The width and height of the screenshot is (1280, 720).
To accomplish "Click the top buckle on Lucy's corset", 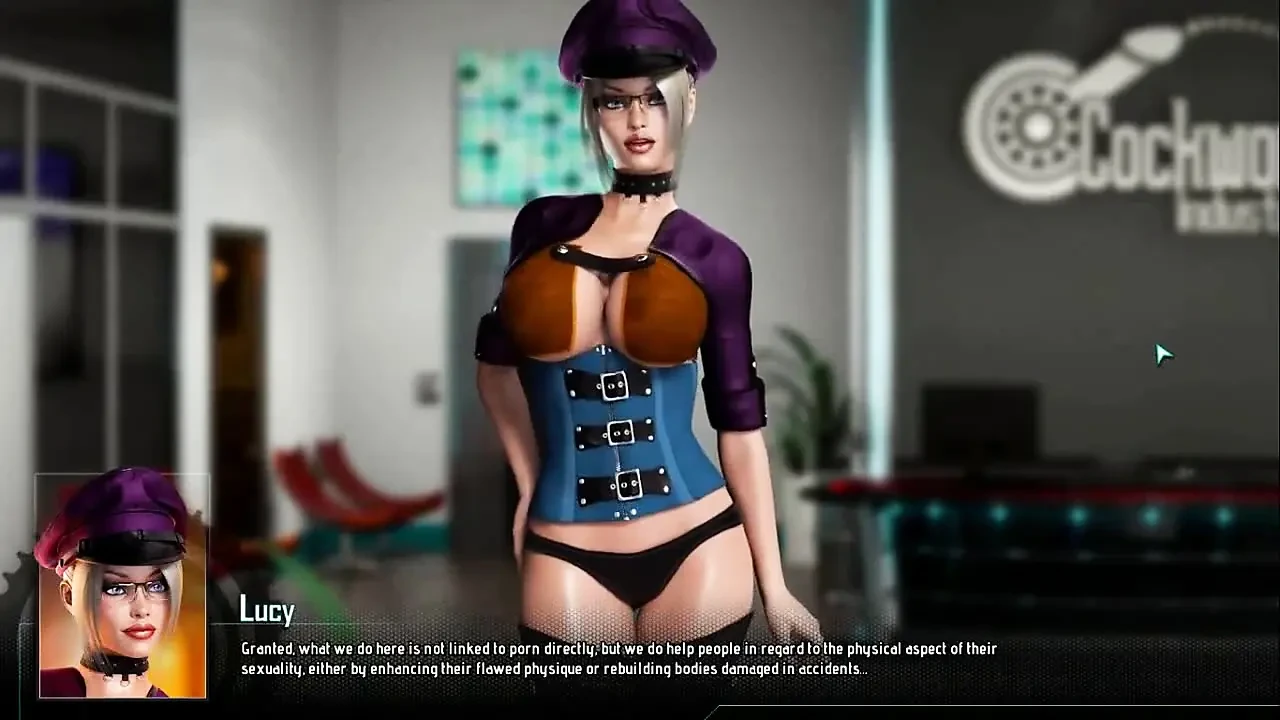I will [617, 385].
